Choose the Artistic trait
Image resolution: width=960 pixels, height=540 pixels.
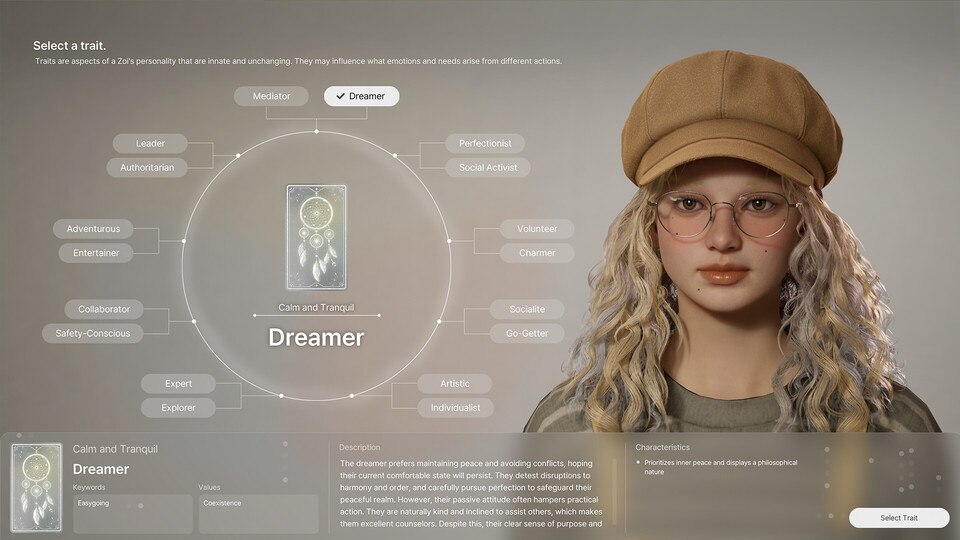tap(455, 383)
